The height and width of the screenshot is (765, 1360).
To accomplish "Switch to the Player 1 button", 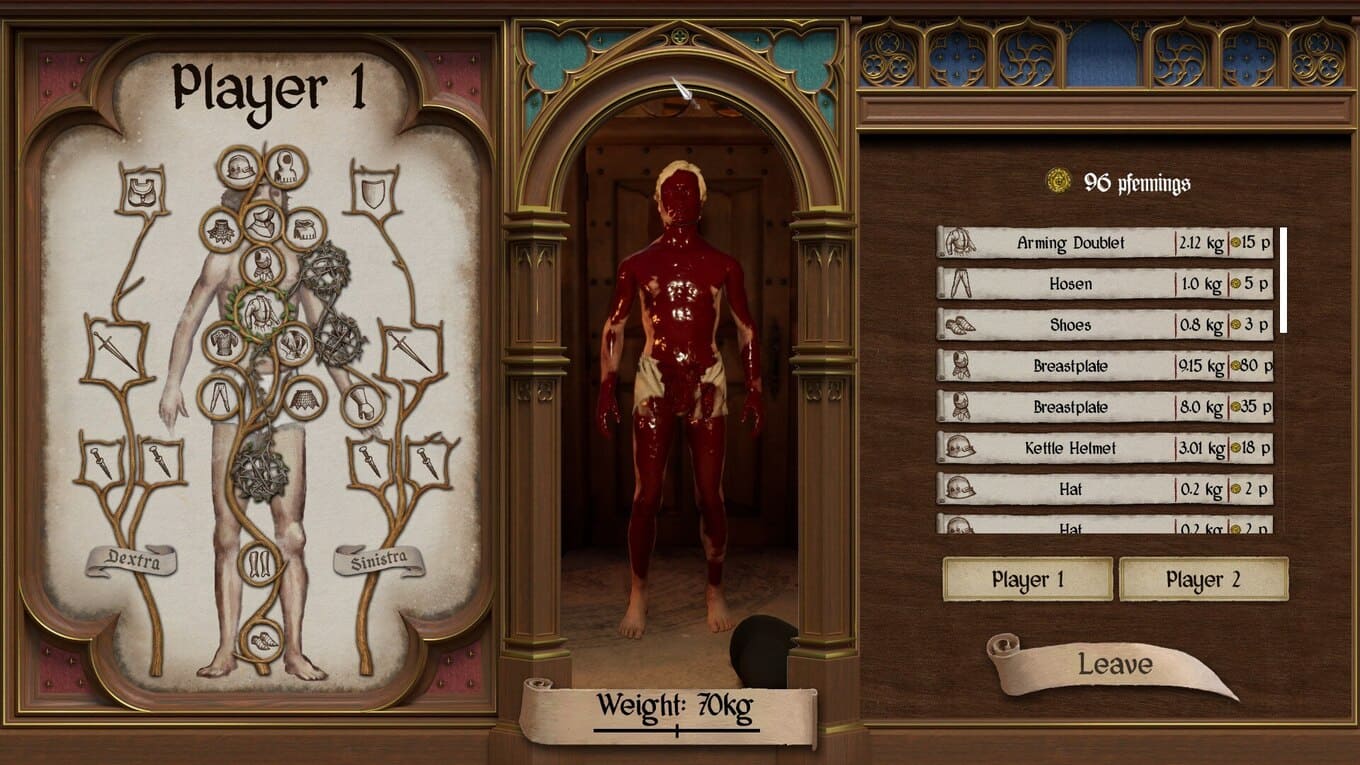I will pos(1027,580).
